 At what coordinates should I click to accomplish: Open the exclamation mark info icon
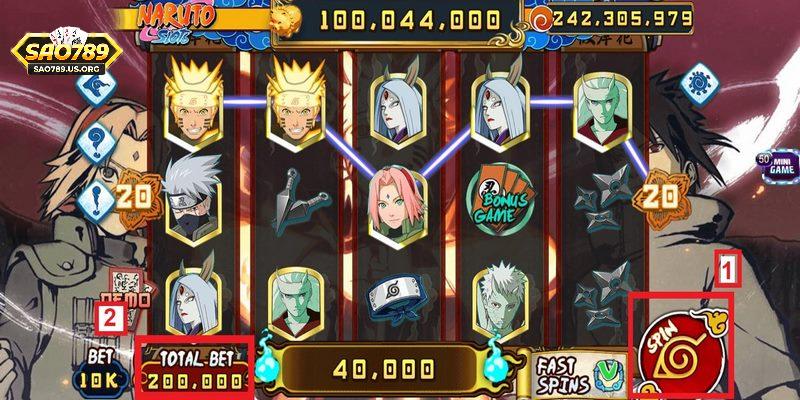pyautogui.click(x=97, y=196)
